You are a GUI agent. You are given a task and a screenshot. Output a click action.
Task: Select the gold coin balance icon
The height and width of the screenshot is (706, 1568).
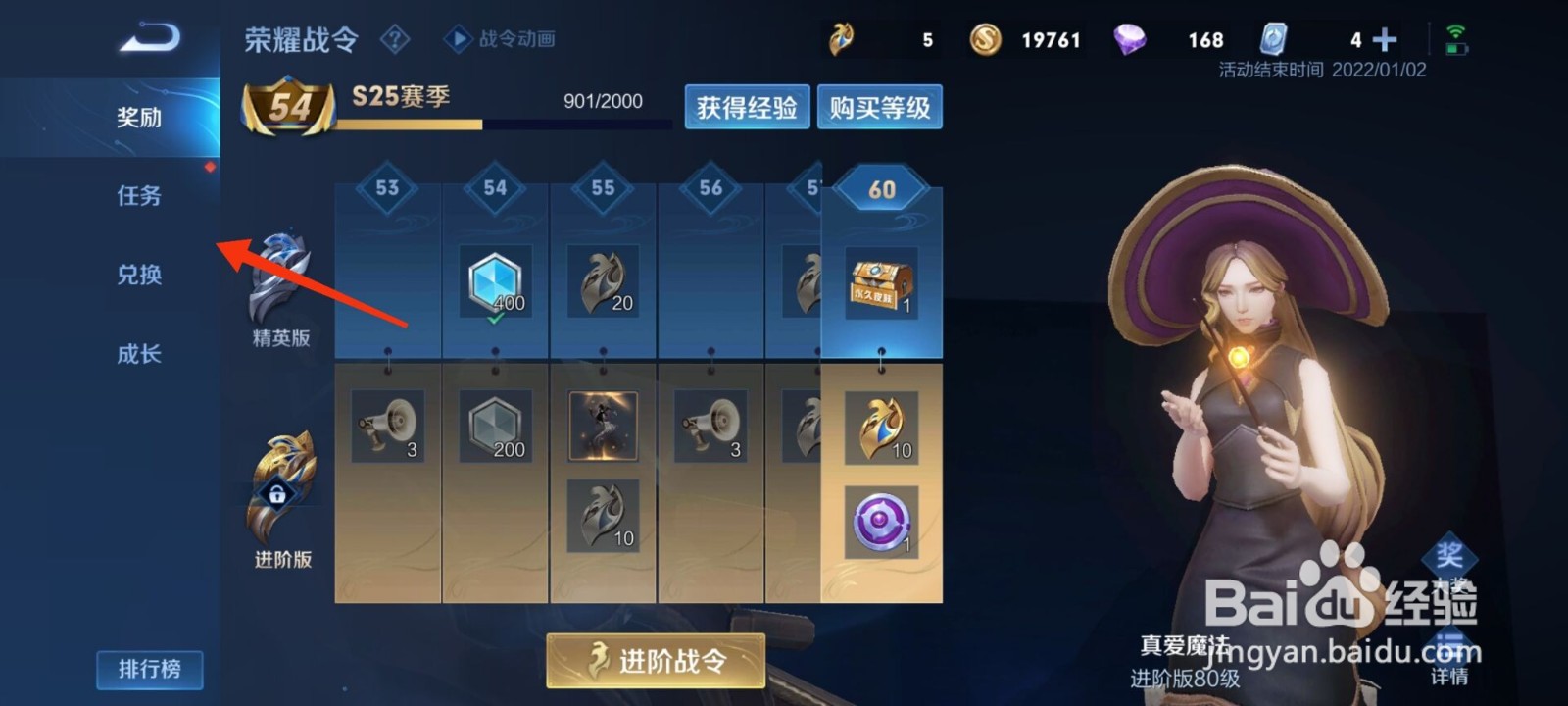pyautogui.click(x=985, y=39)
